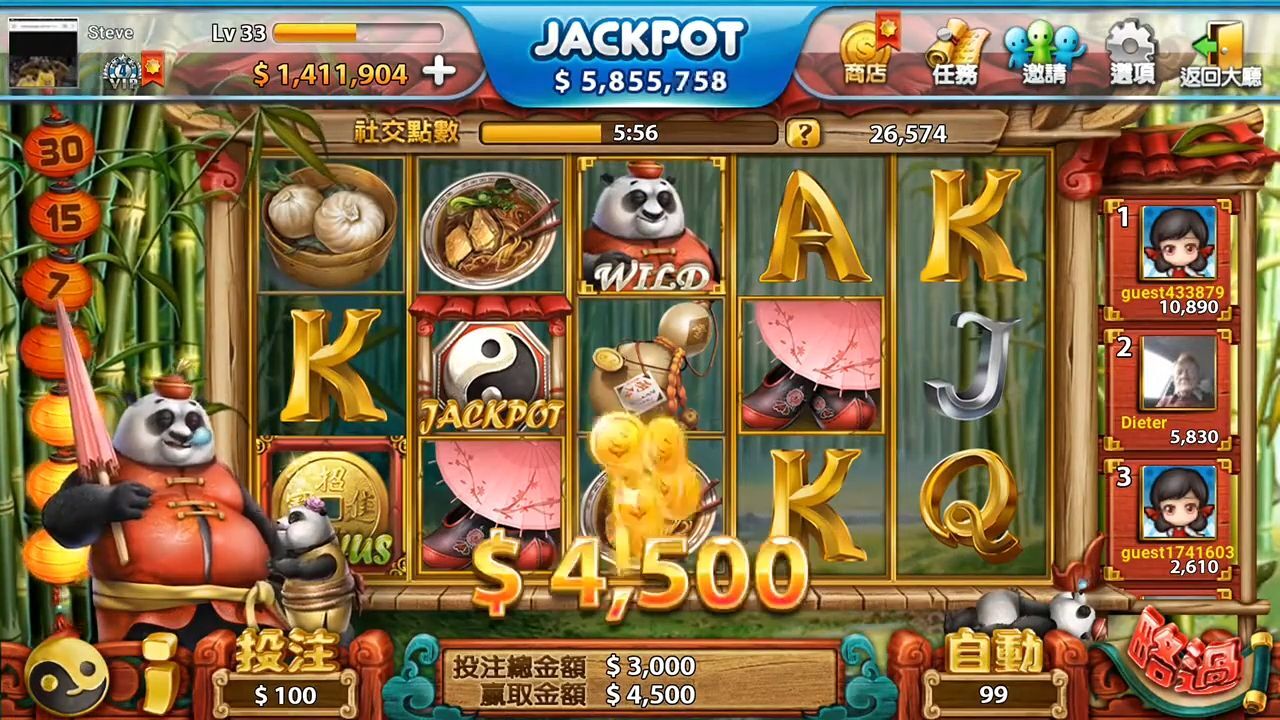This screenshot has width=1280, height=720.
Task: Open Steve's player avatar
Action: tap(43, 53)
